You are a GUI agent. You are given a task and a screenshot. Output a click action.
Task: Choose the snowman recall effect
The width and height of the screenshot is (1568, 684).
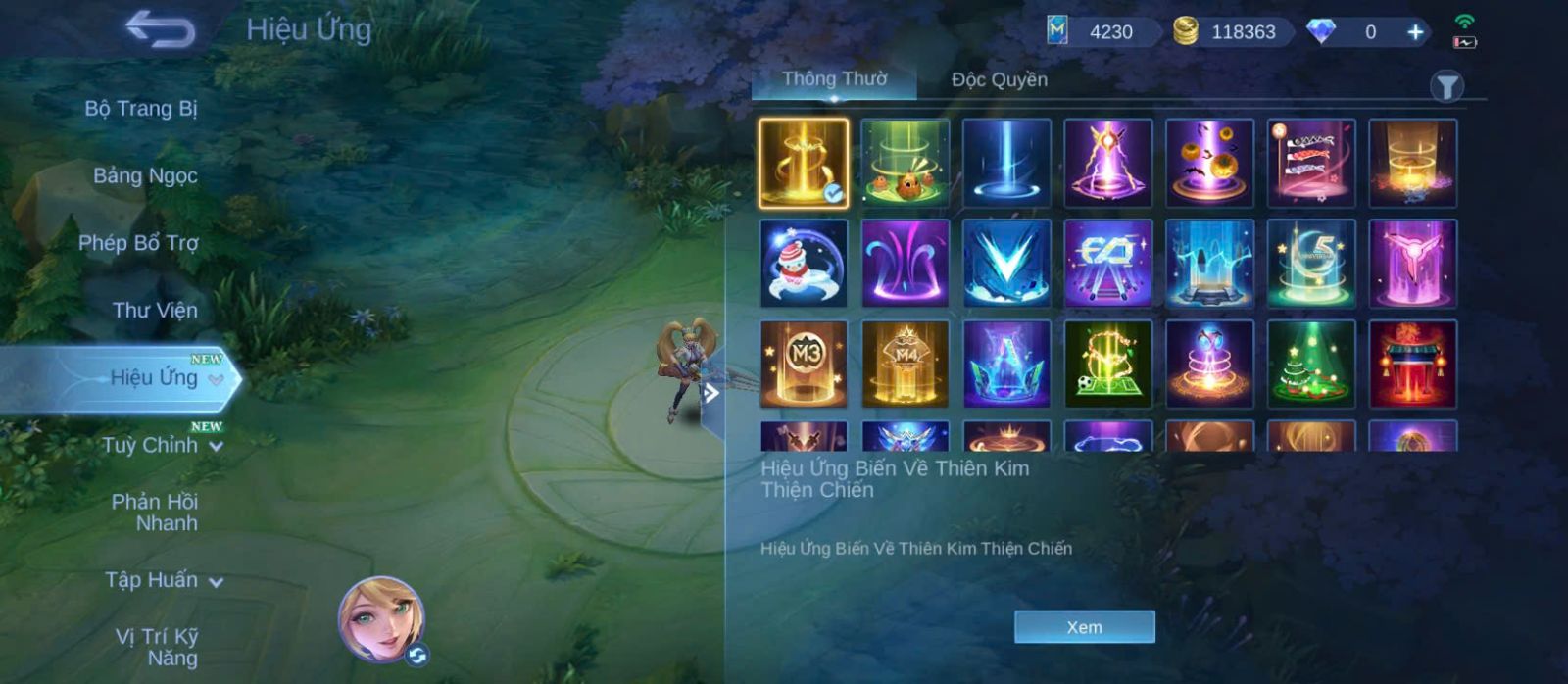[x=804, y=264]
